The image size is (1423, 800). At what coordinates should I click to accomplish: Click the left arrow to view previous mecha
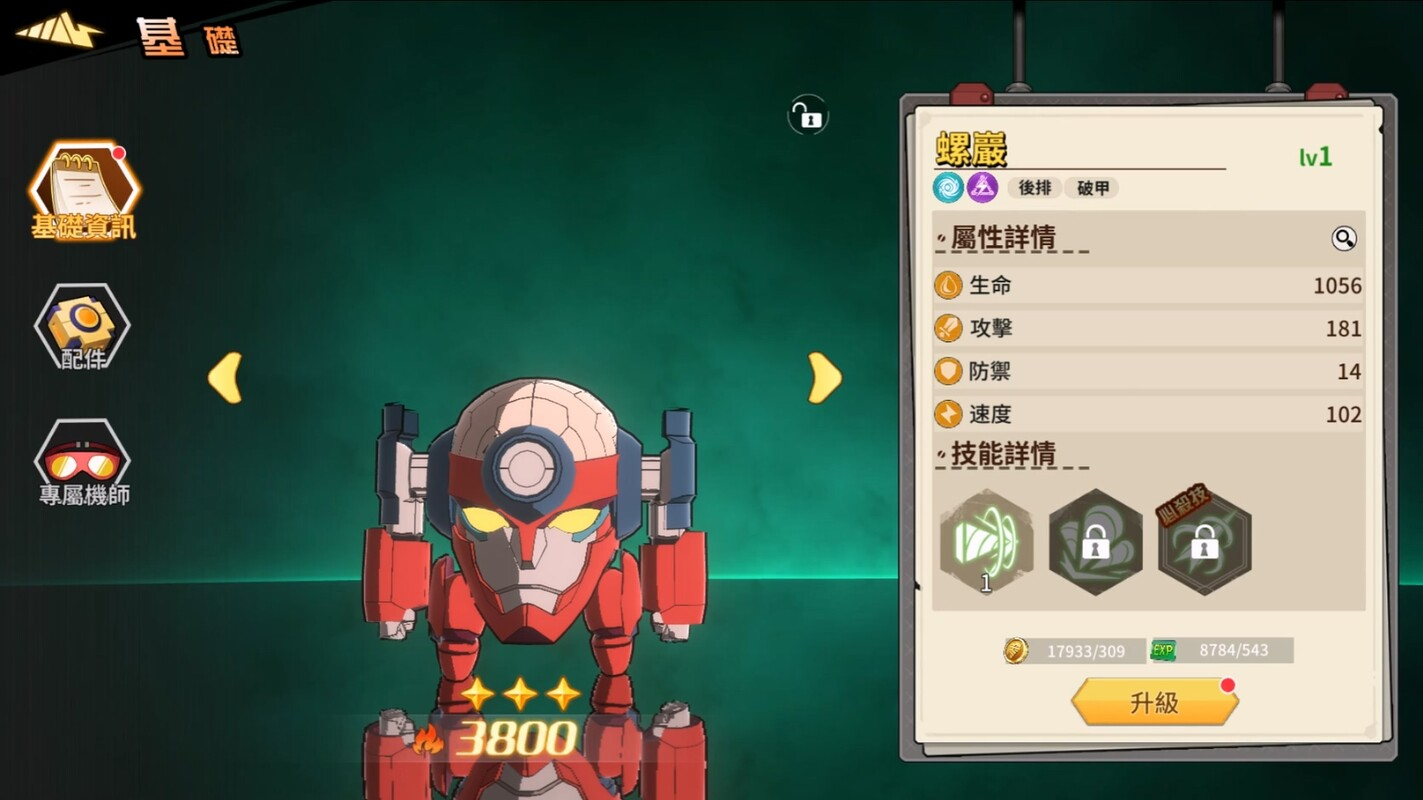click(224, 377)
